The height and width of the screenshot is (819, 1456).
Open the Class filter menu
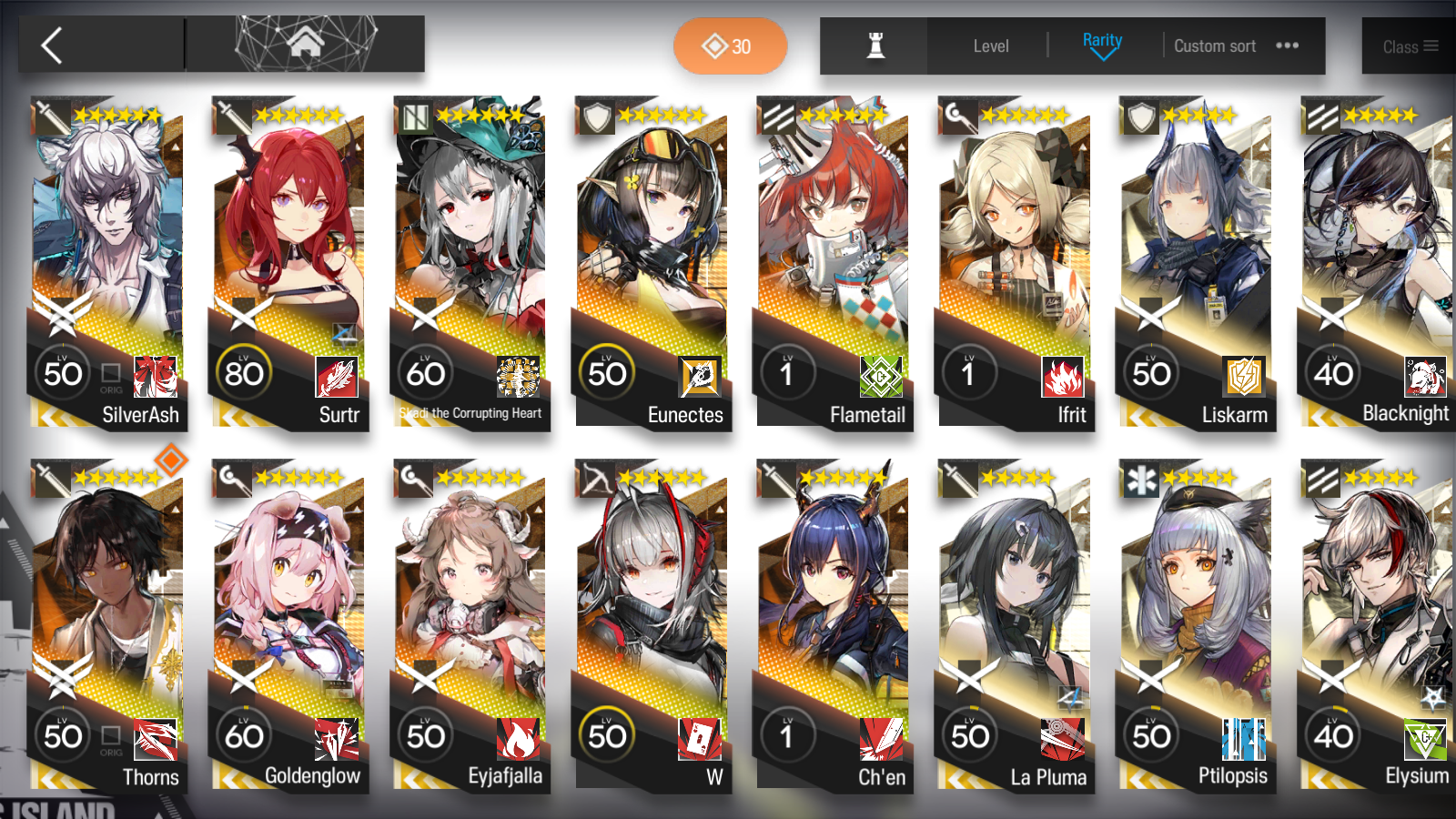click(1409, 45)
